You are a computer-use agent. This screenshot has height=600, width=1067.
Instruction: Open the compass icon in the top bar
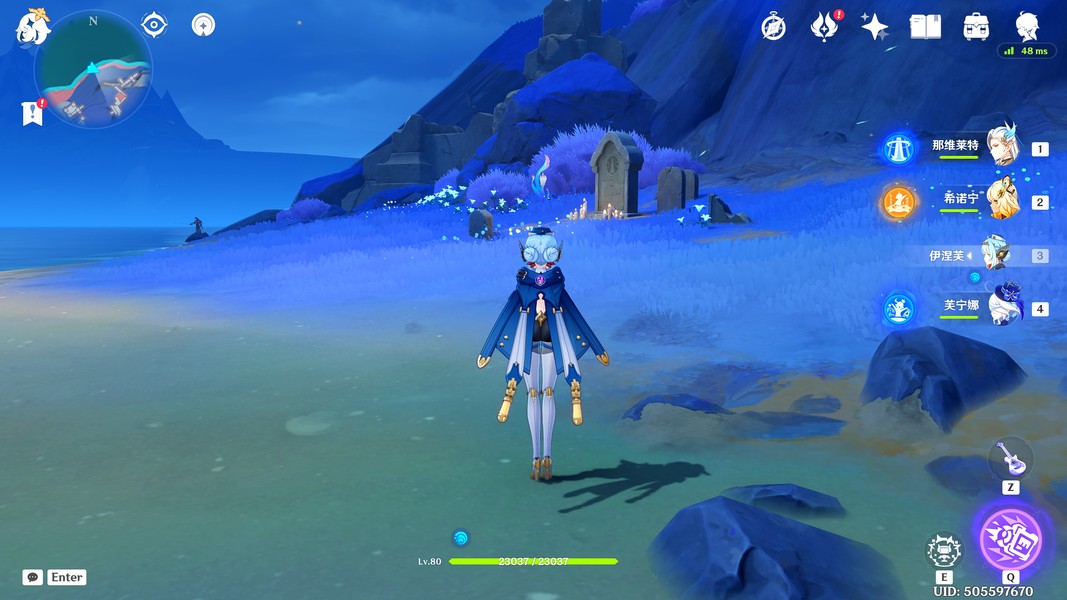click(x=773, y=27)
